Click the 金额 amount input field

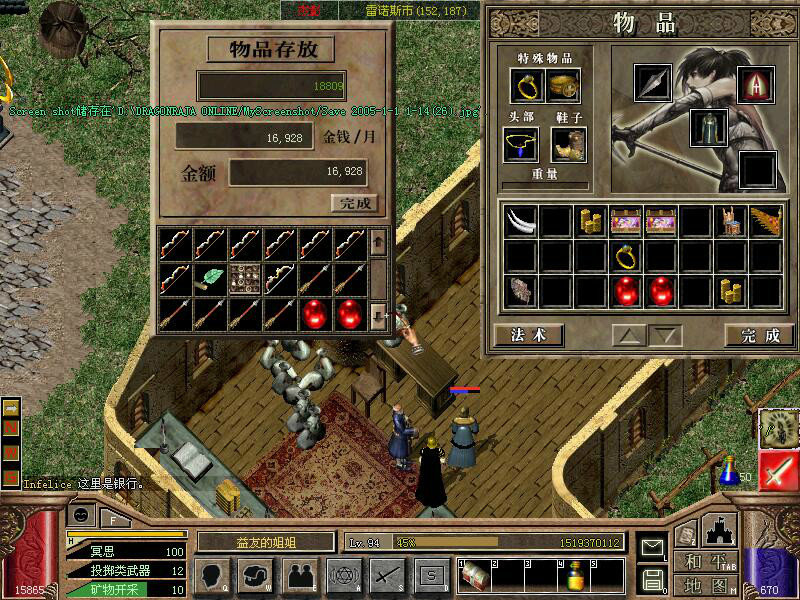(x=298, y=172)
